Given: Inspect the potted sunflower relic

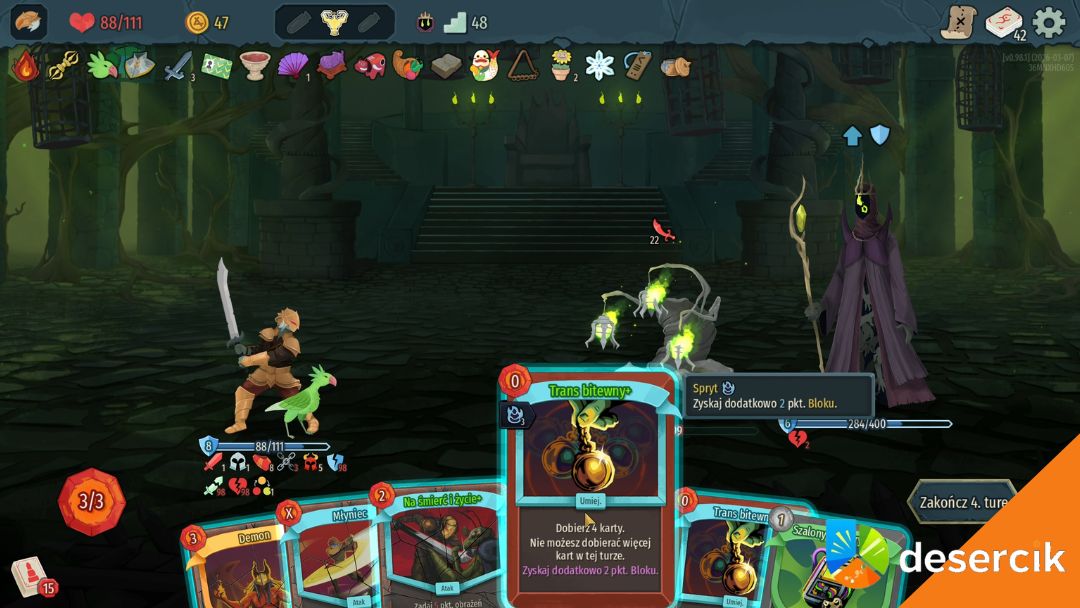Looking at the screenshot, I should [562, 66].
